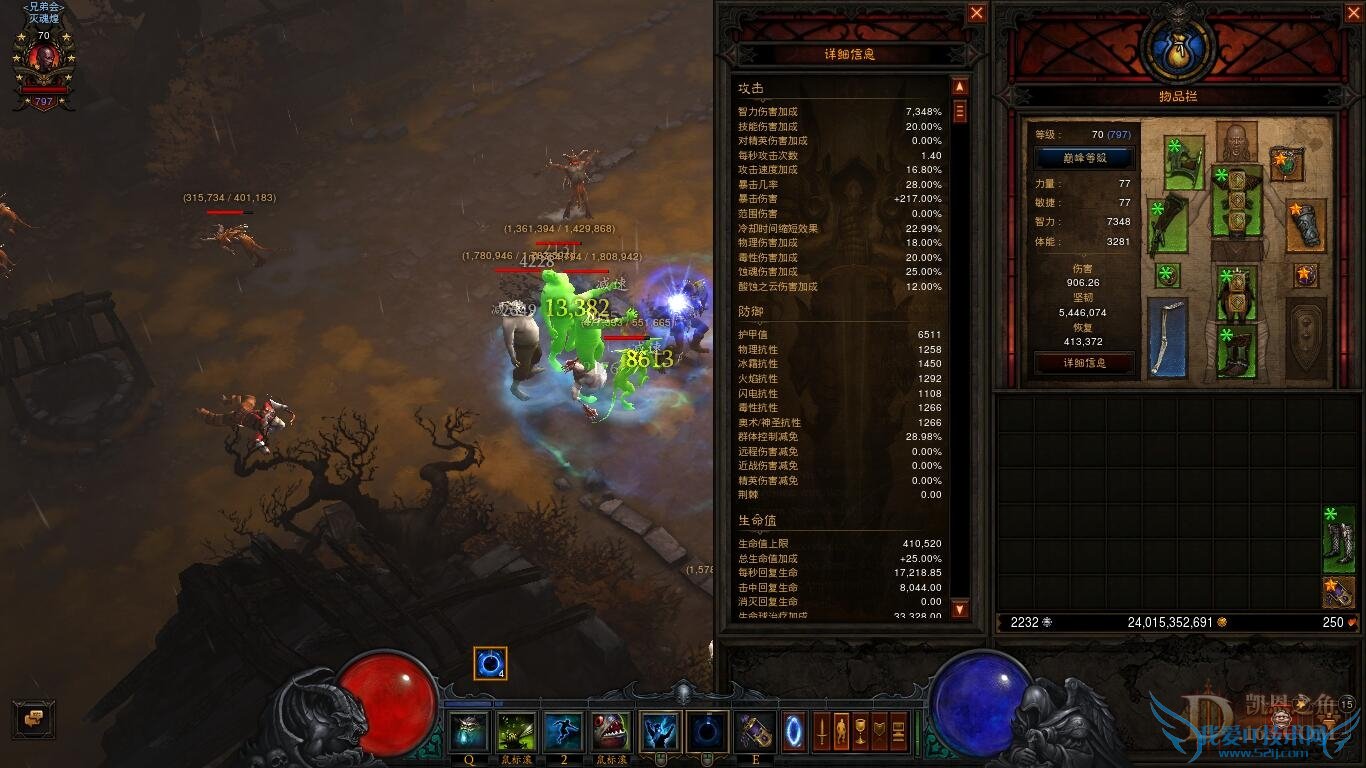The image size is (1366, 768).
Task: Use the leaping blue figure skill
Action: 563,732
